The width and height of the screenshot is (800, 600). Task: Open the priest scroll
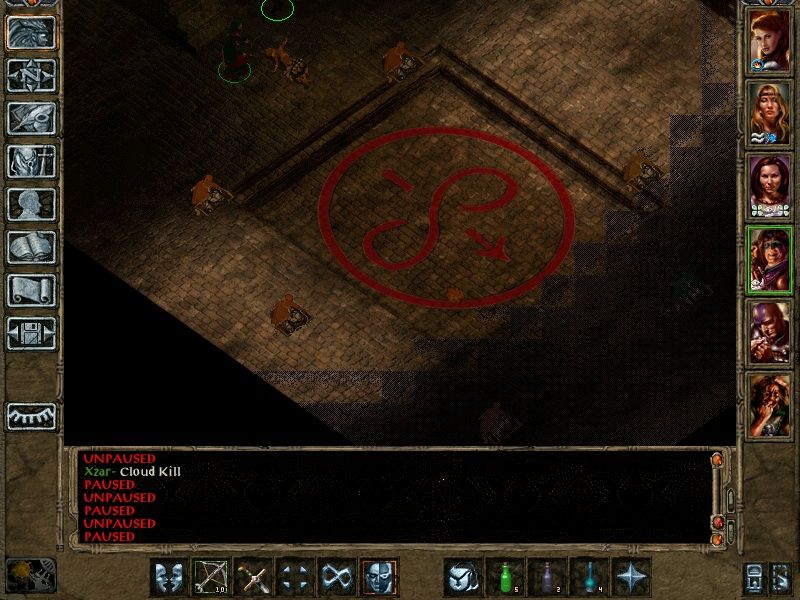click(31, 290)
